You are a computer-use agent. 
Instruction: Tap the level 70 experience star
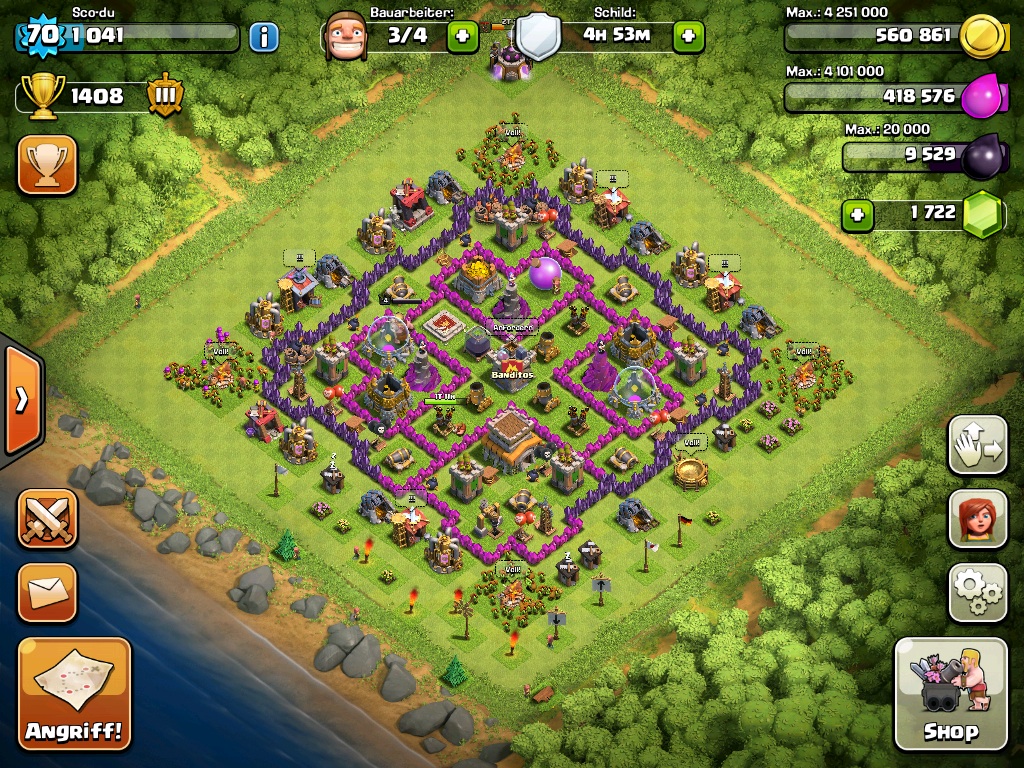click(41, 36)
